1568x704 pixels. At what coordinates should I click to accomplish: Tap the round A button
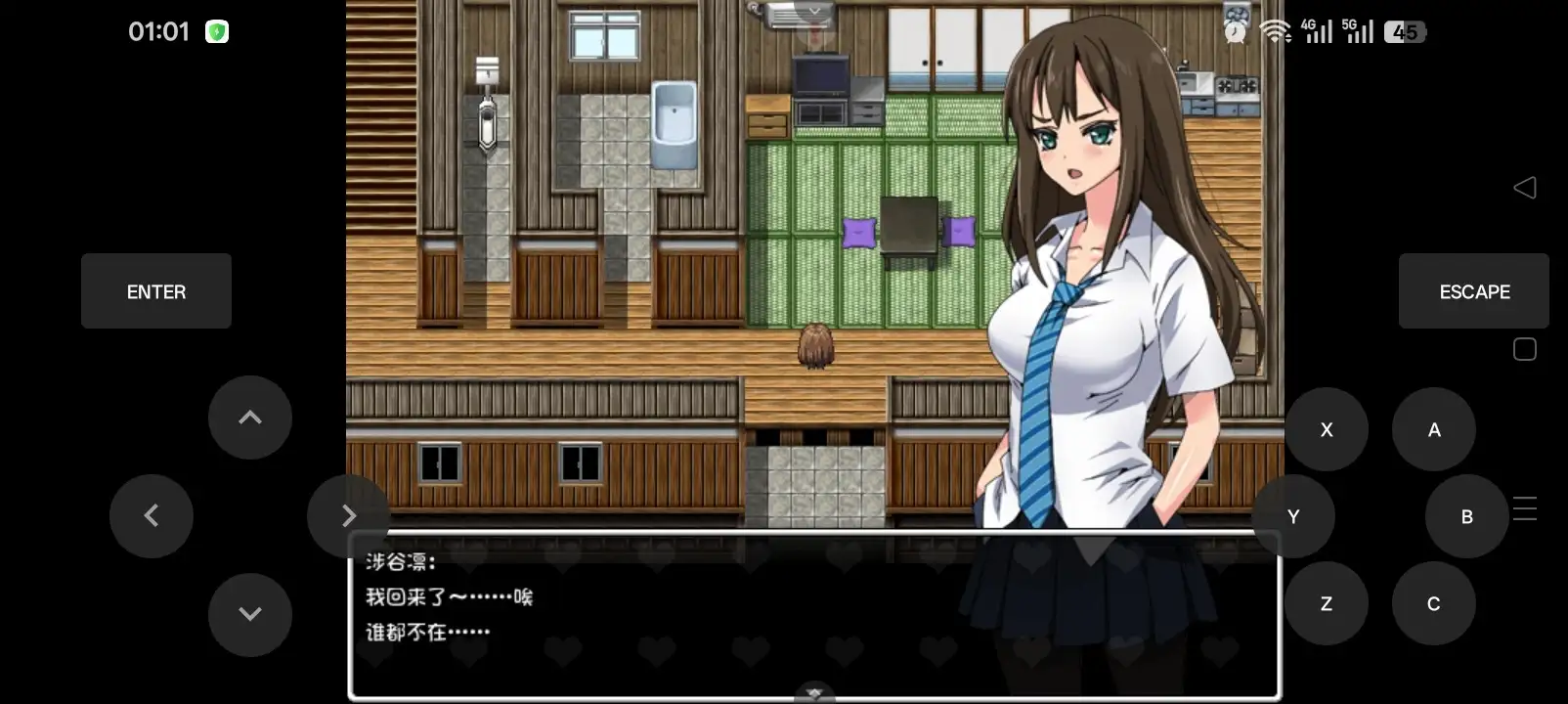tap(1434, 429)
